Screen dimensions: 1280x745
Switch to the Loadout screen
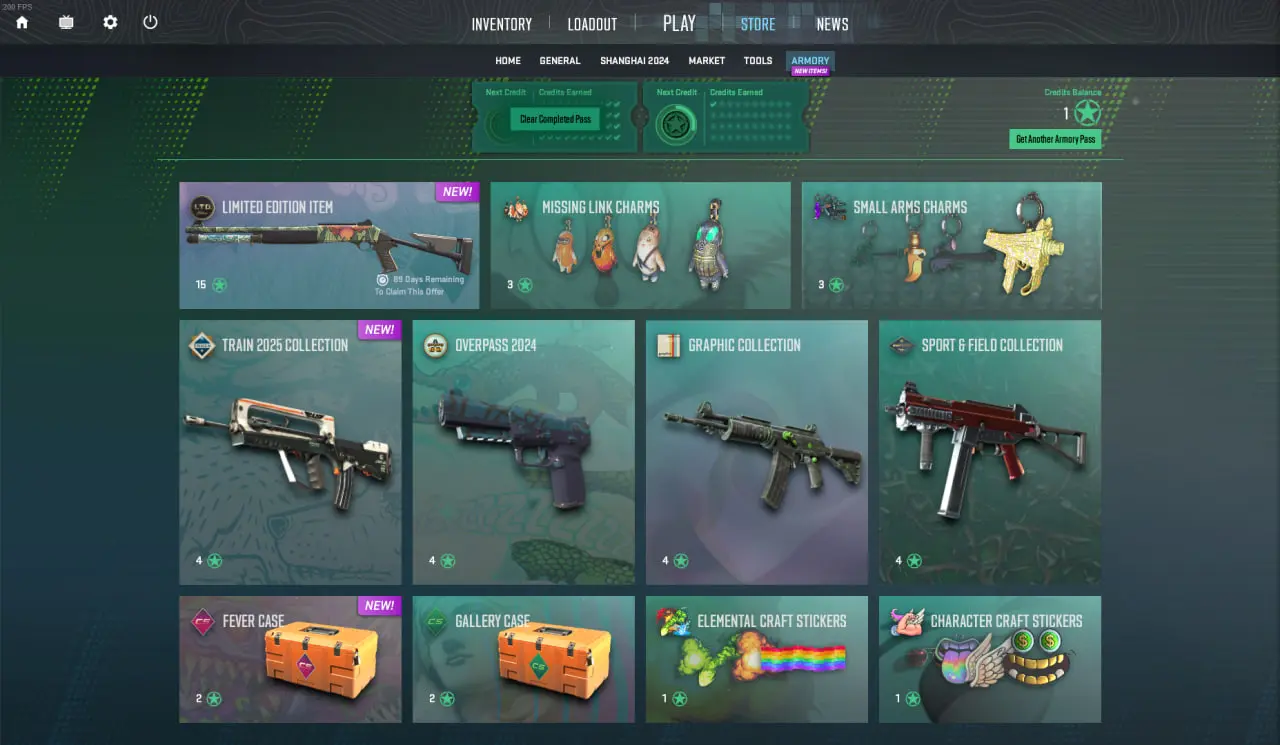(592, 24)
